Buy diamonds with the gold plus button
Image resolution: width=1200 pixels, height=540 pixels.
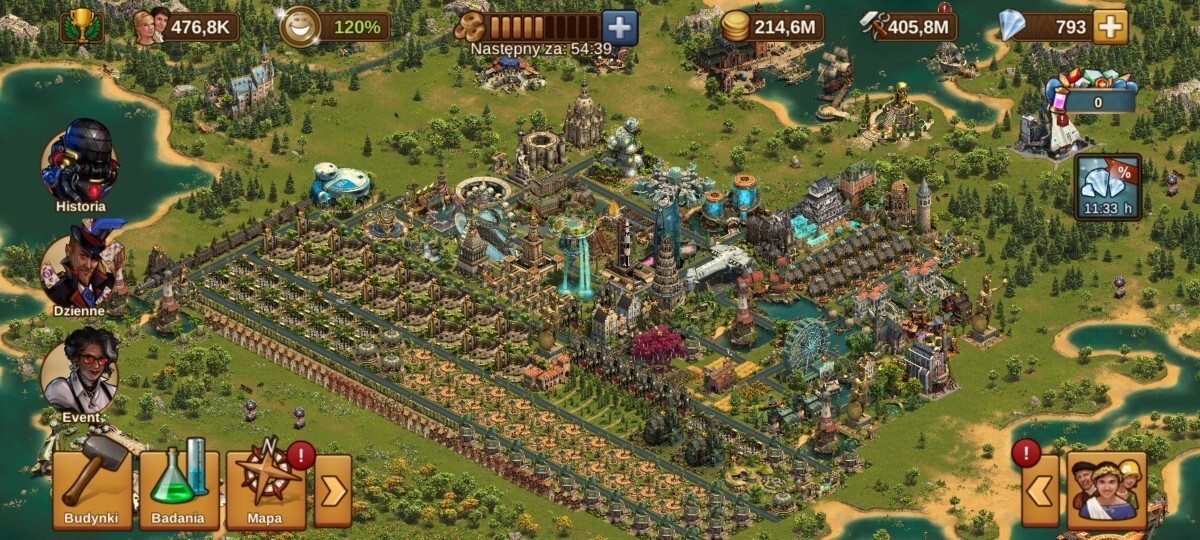(x=1110, y=27)
